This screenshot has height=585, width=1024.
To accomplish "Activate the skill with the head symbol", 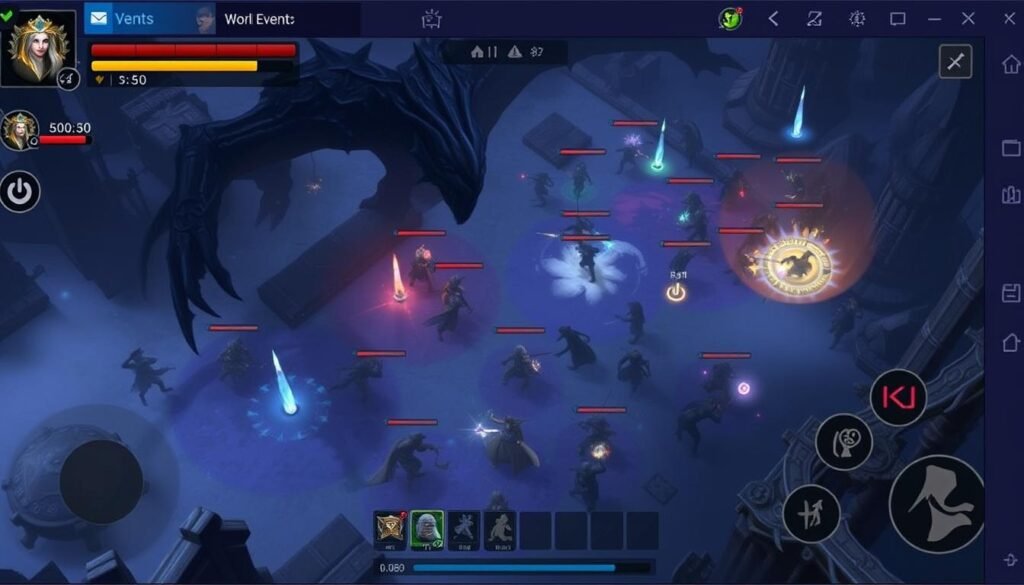I will tap(843, 442).
